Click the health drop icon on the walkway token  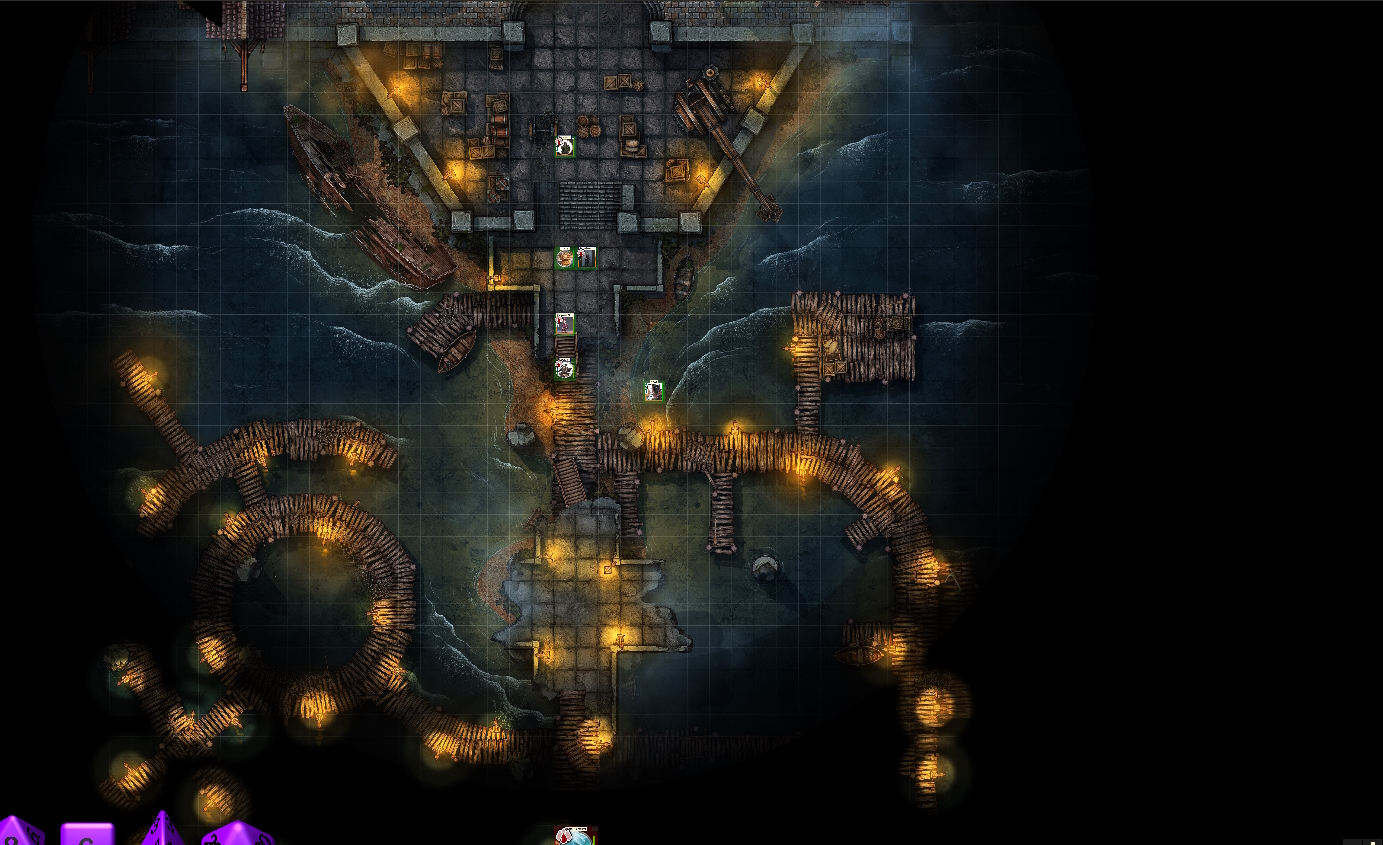(x=558, y=321)
